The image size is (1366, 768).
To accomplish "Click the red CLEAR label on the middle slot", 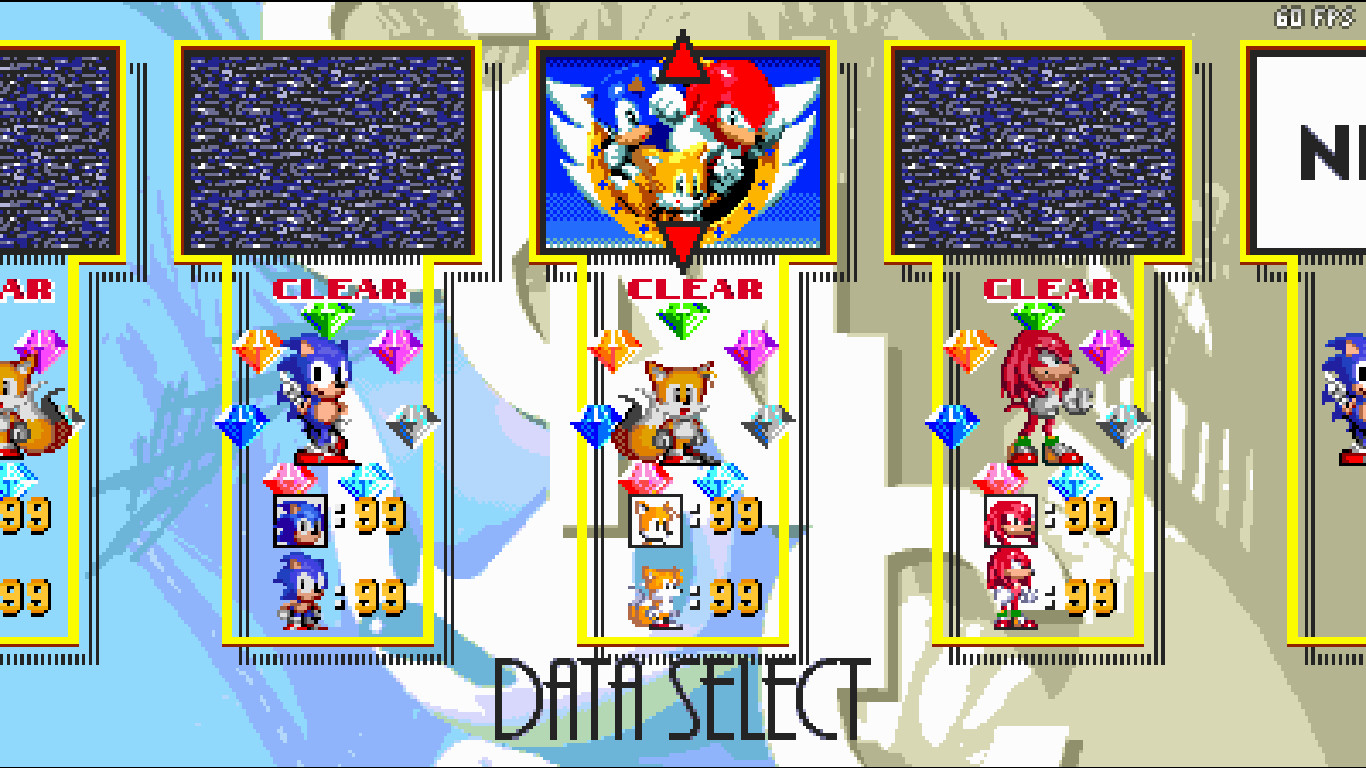I will click(x=695, y=288).
